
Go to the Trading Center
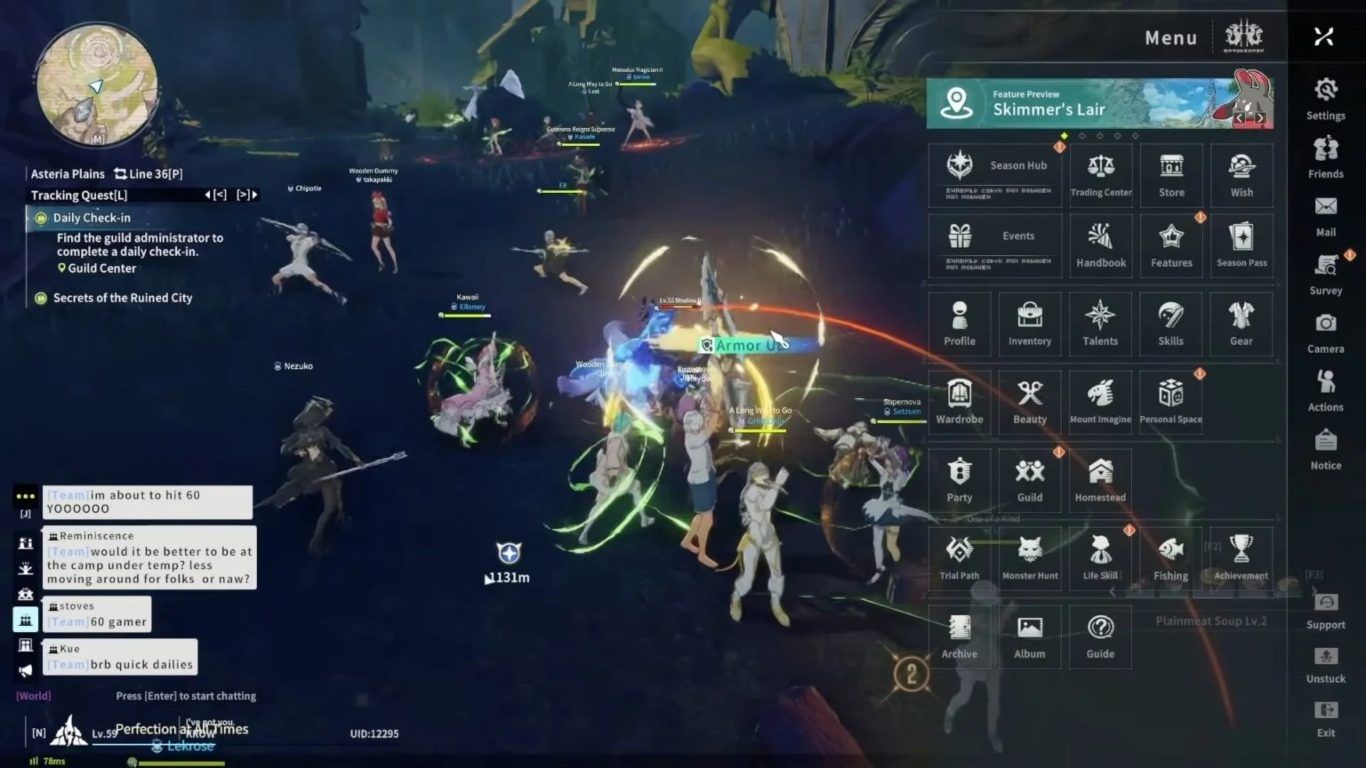coord(1101,176)
